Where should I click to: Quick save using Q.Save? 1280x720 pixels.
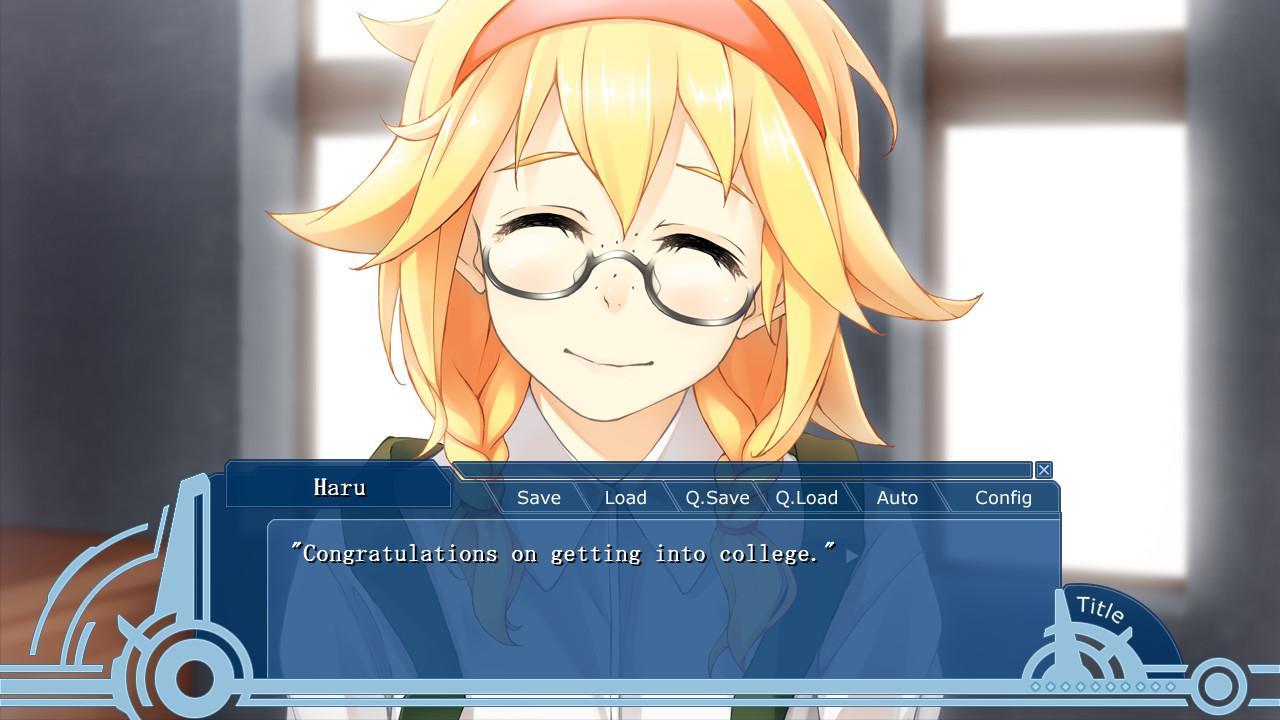click(x=716, y=497)
